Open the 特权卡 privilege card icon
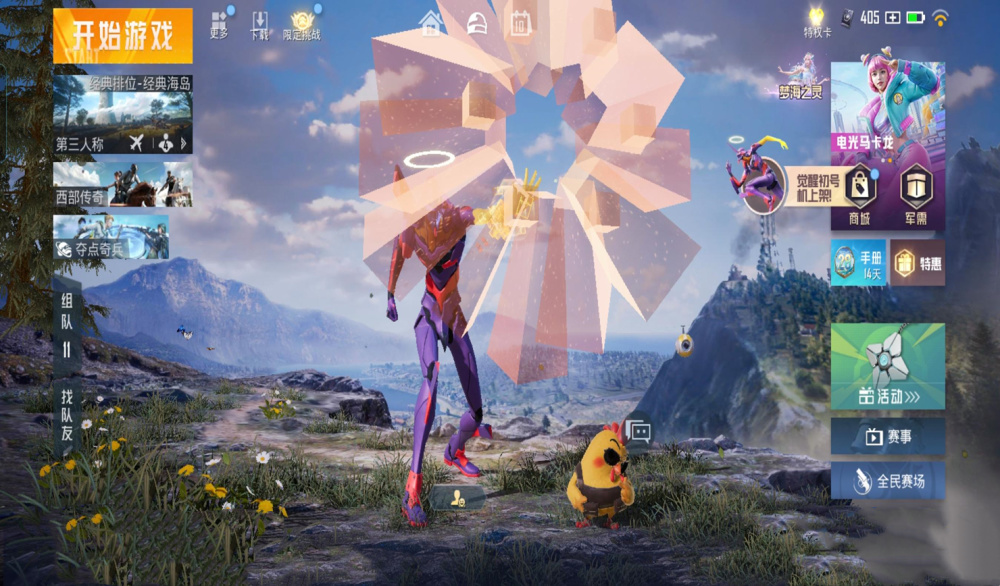Viewport: 1000px width, 586px height. click(817, 22)
